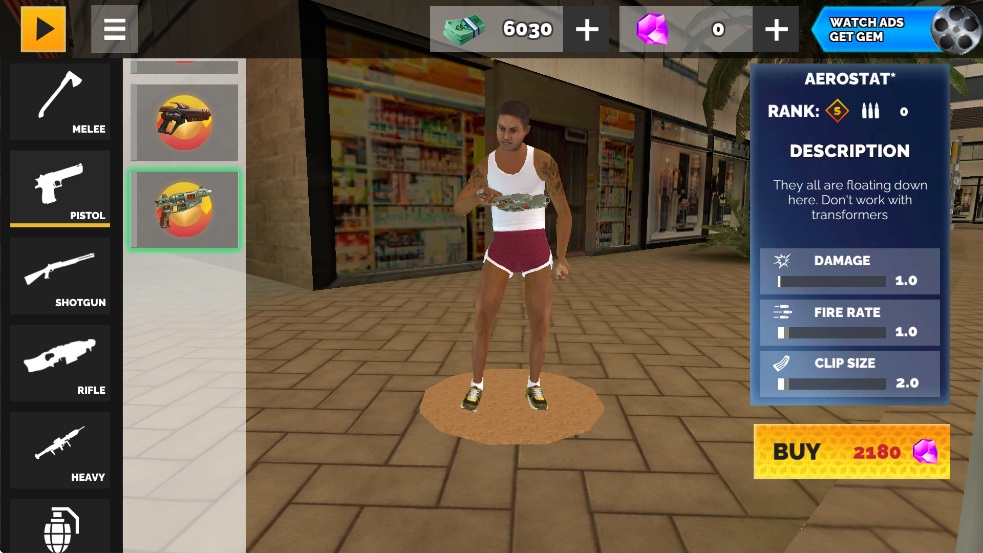Open the grenade weapon category
This screenshot has width=983, height=553.
pyautogui.click(x=60, y=527)
